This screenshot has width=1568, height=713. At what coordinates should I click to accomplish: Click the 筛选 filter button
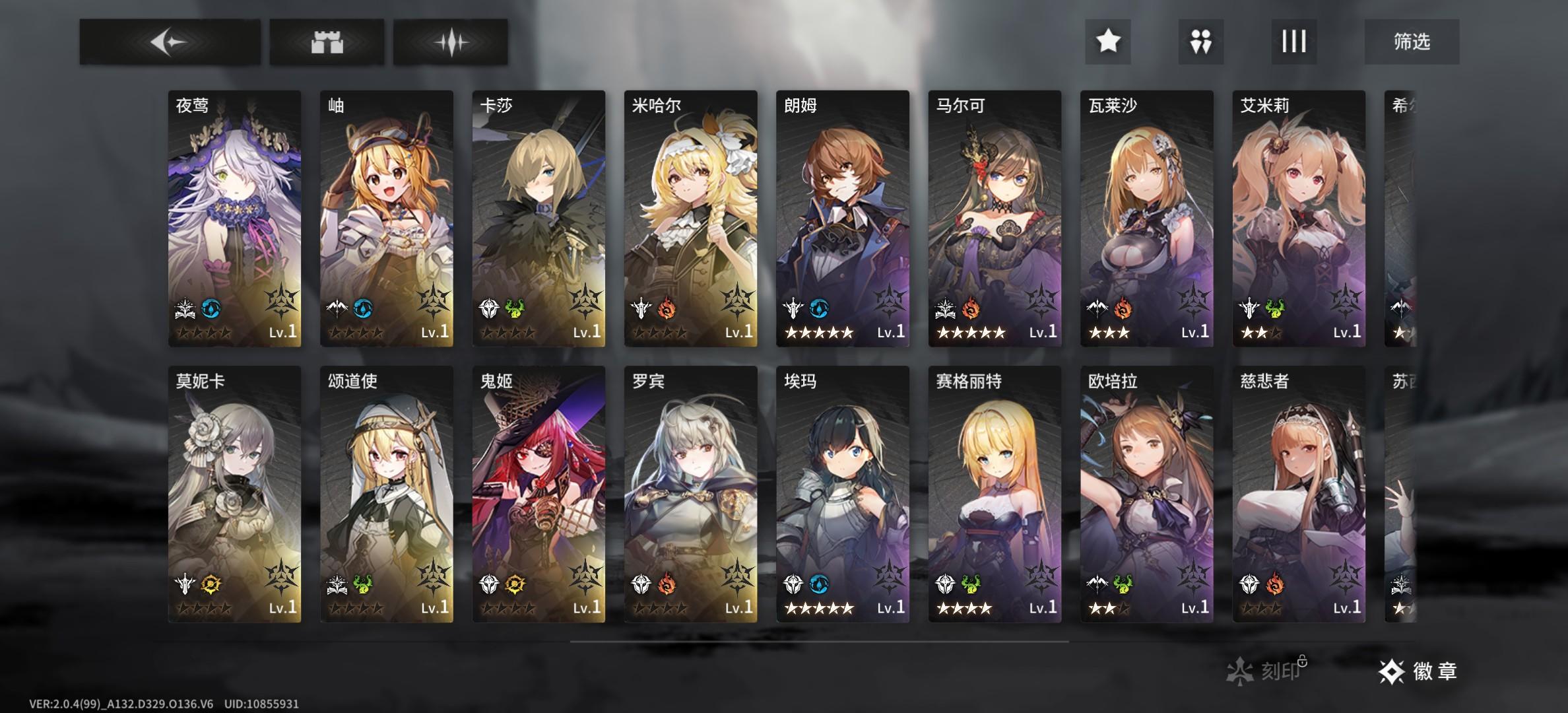[x=1413, y=42]
